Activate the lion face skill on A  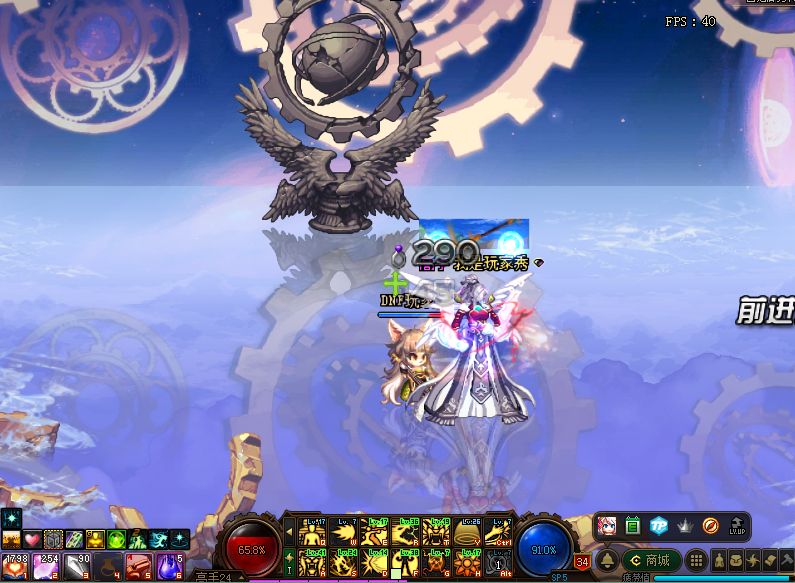314,562
